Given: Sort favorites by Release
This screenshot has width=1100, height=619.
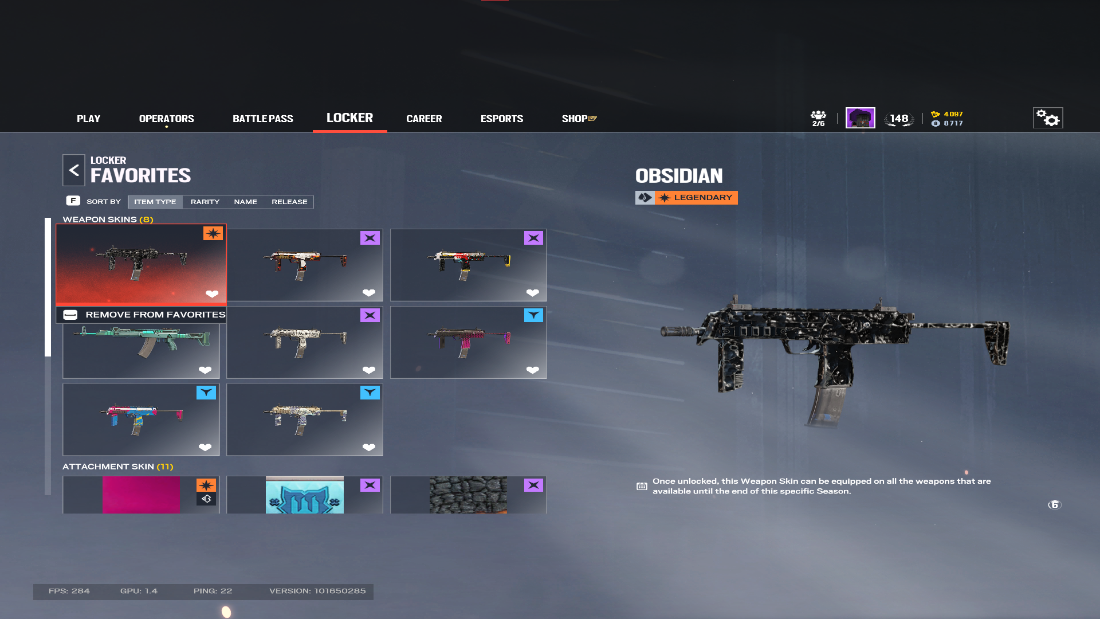Looking at the screenshot, I should [289, 202].
